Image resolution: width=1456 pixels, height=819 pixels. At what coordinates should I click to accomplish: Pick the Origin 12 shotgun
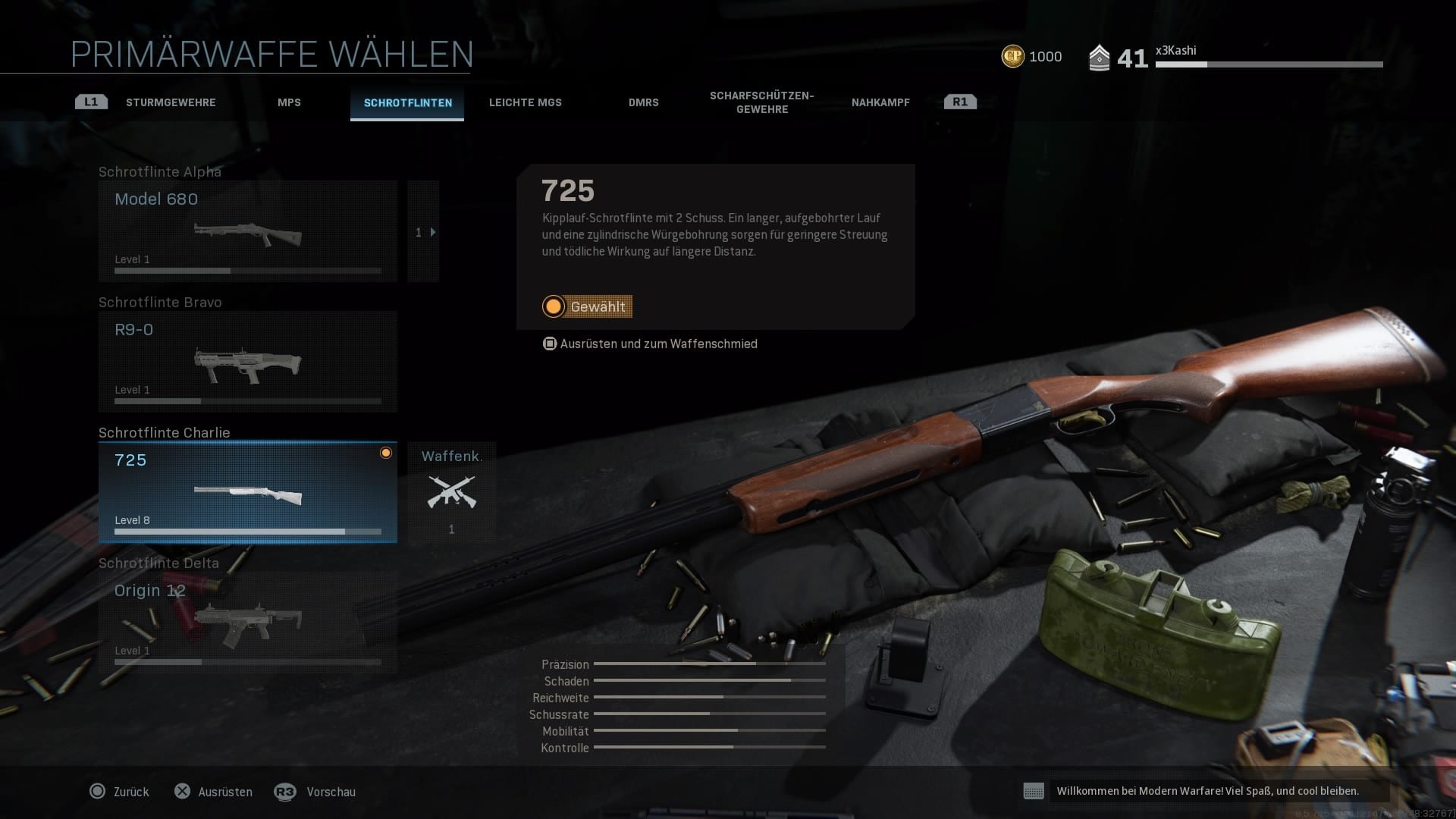(x=247, y=623)
